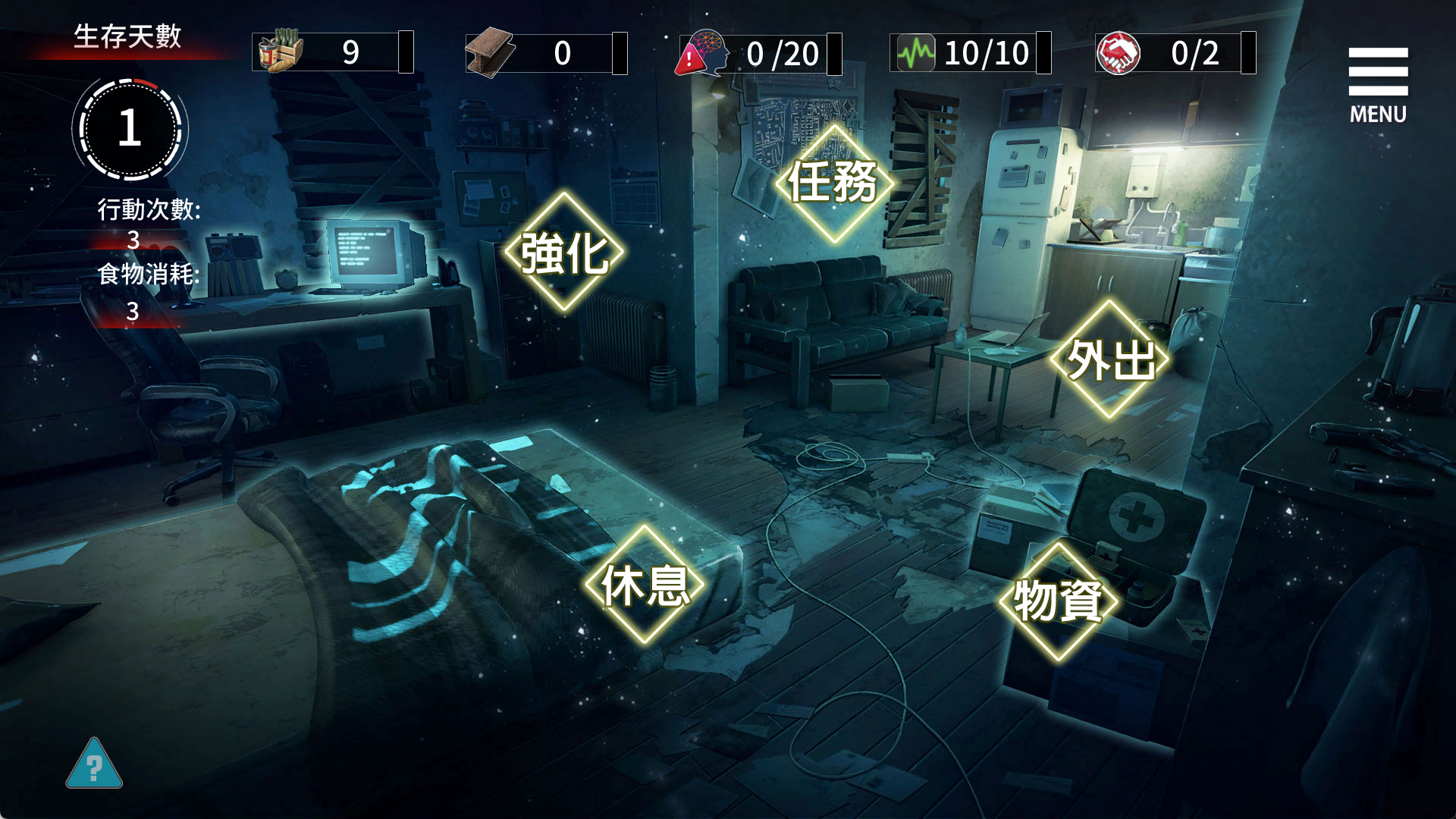Click the health bar showing 10/10
This screenshot has height=819, width=1456.
(x=986, y=52)
